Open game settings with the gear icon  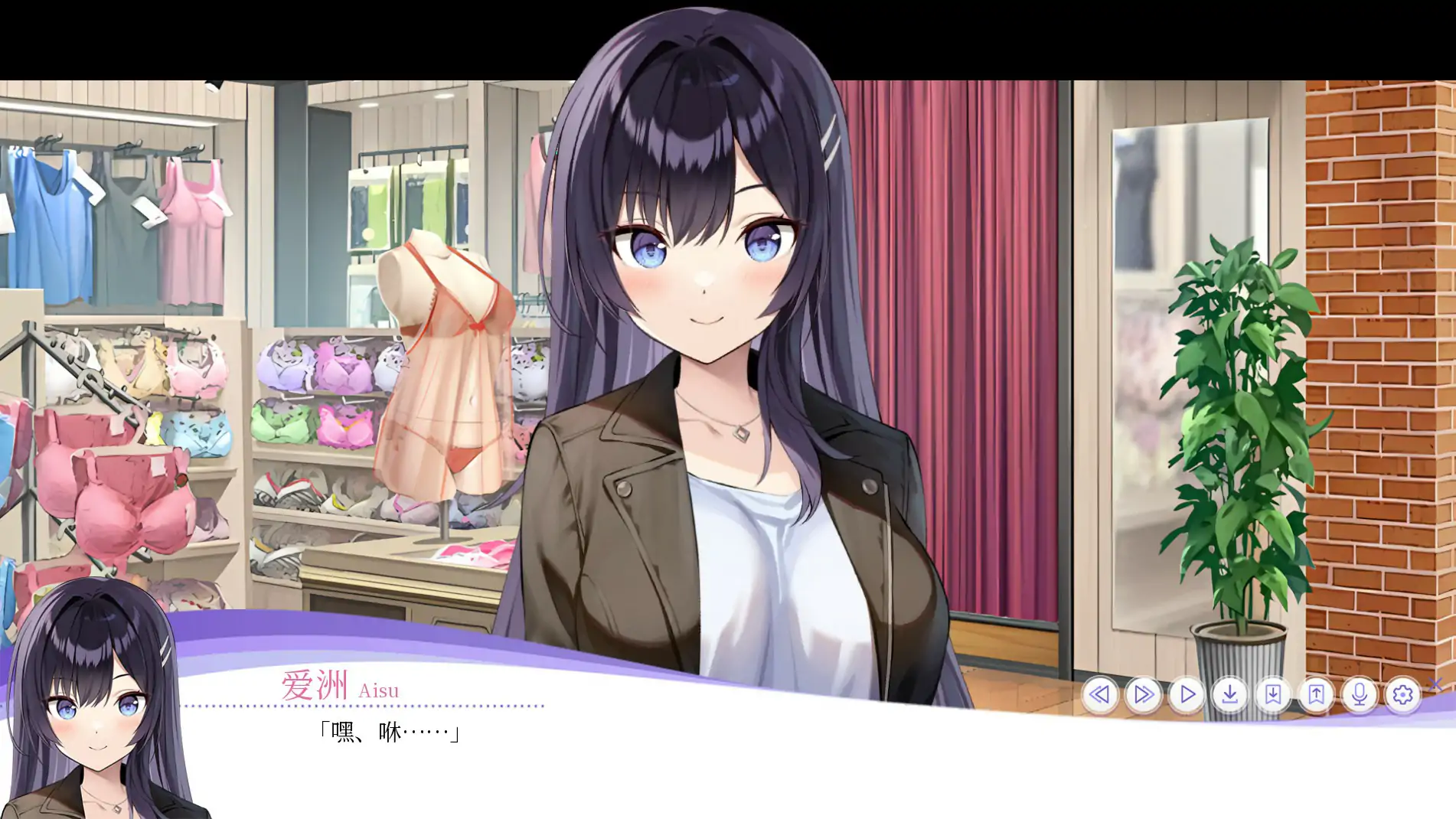pyautogui.click(x=1403, y=697)
